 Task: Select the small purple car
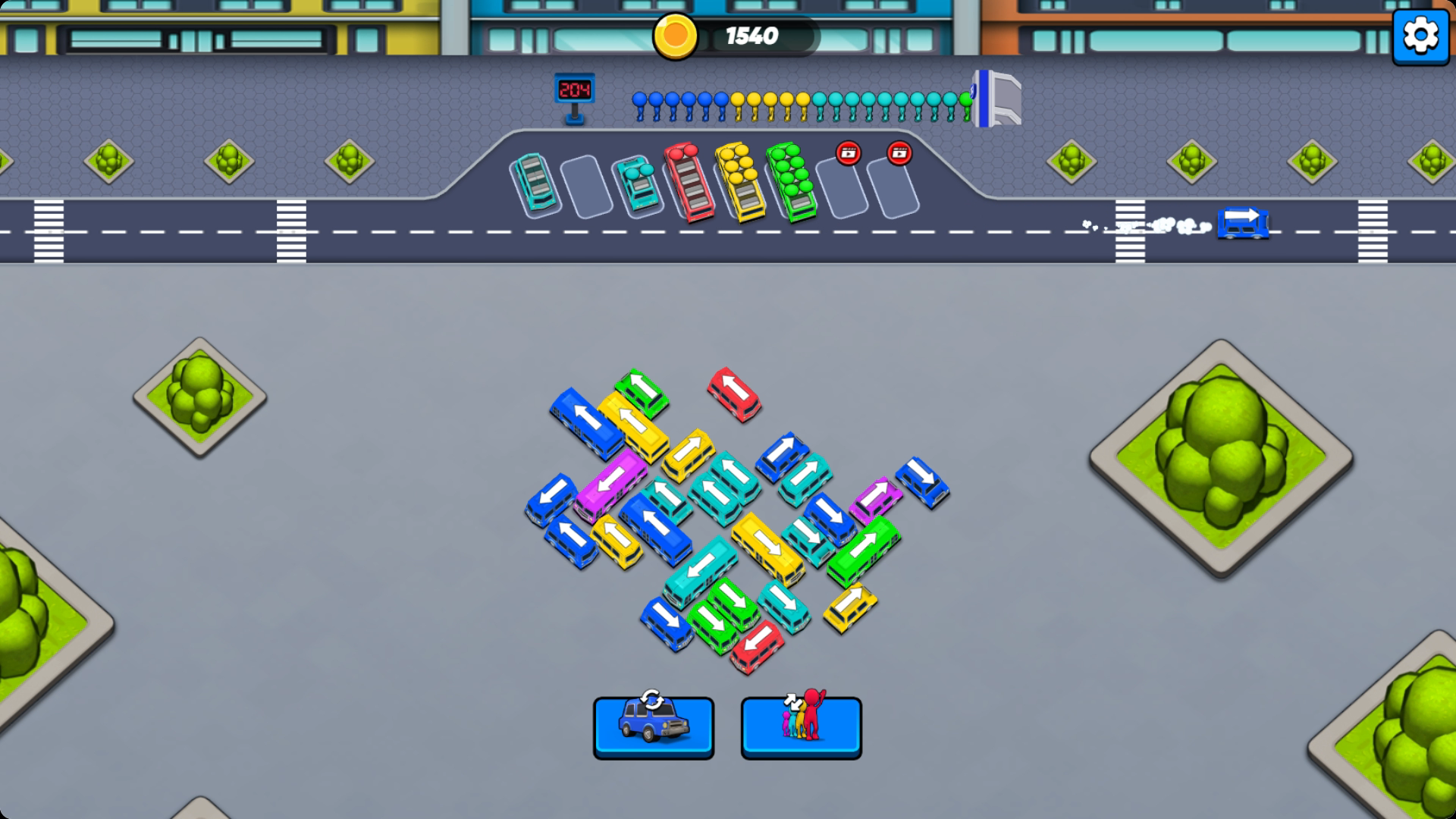click(x=875, y=497)
